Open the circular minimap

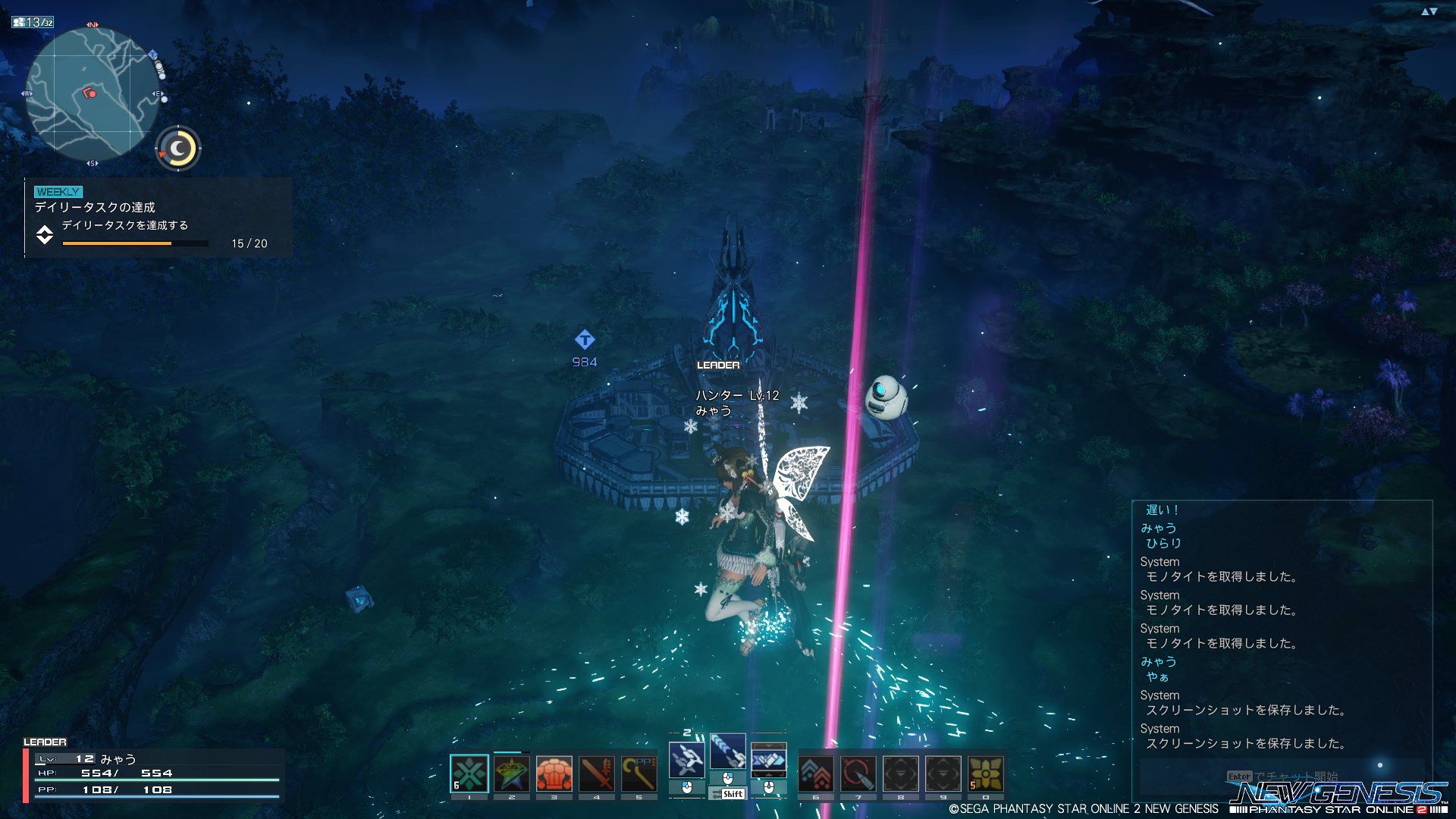(x=93, y=94)
